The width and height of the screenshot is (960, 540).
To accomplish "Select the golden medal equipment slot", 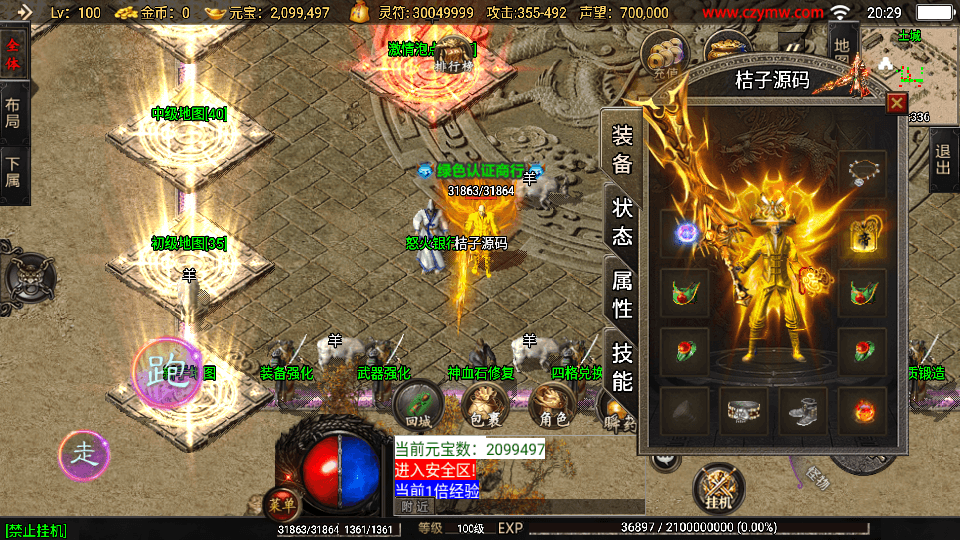I will pyautogui.click(x=862, y=234).
